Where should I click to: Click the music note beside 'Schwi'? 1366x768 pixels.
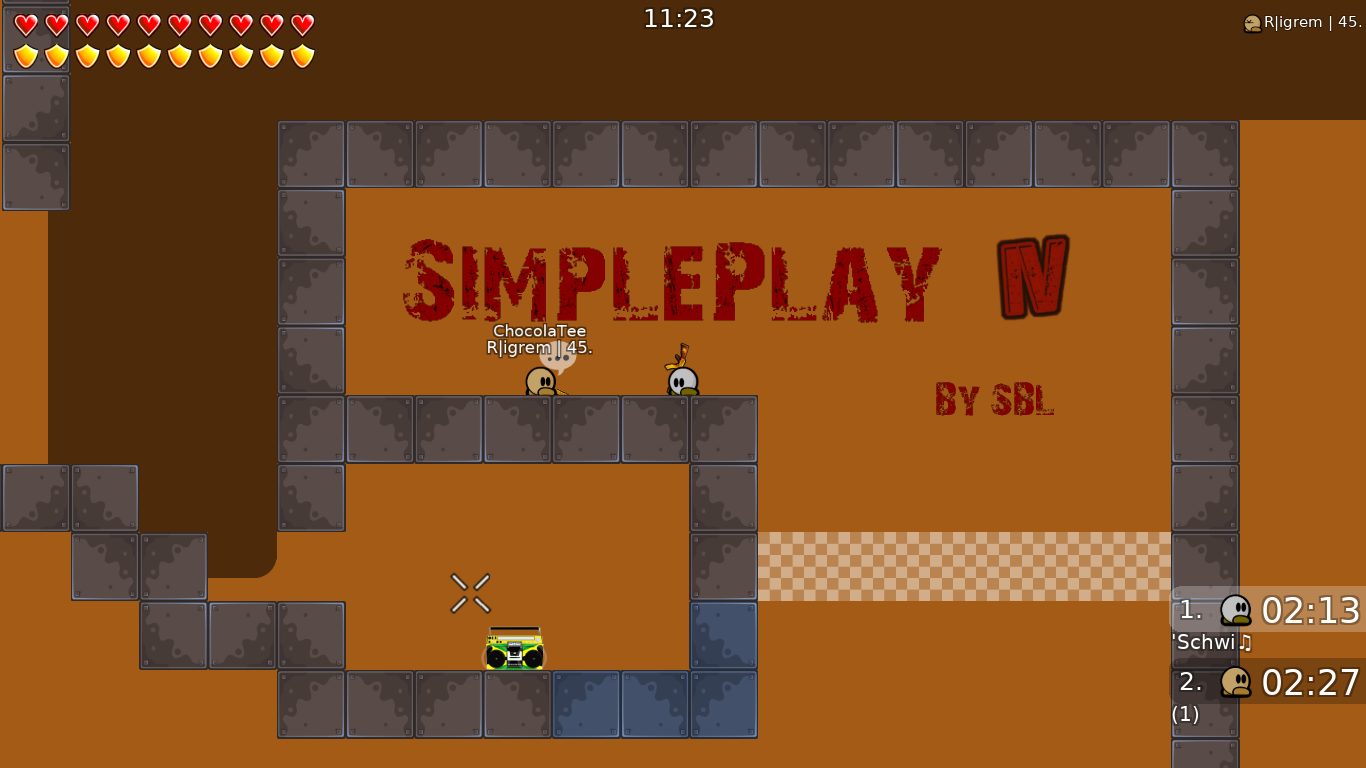pos(1243,643)
